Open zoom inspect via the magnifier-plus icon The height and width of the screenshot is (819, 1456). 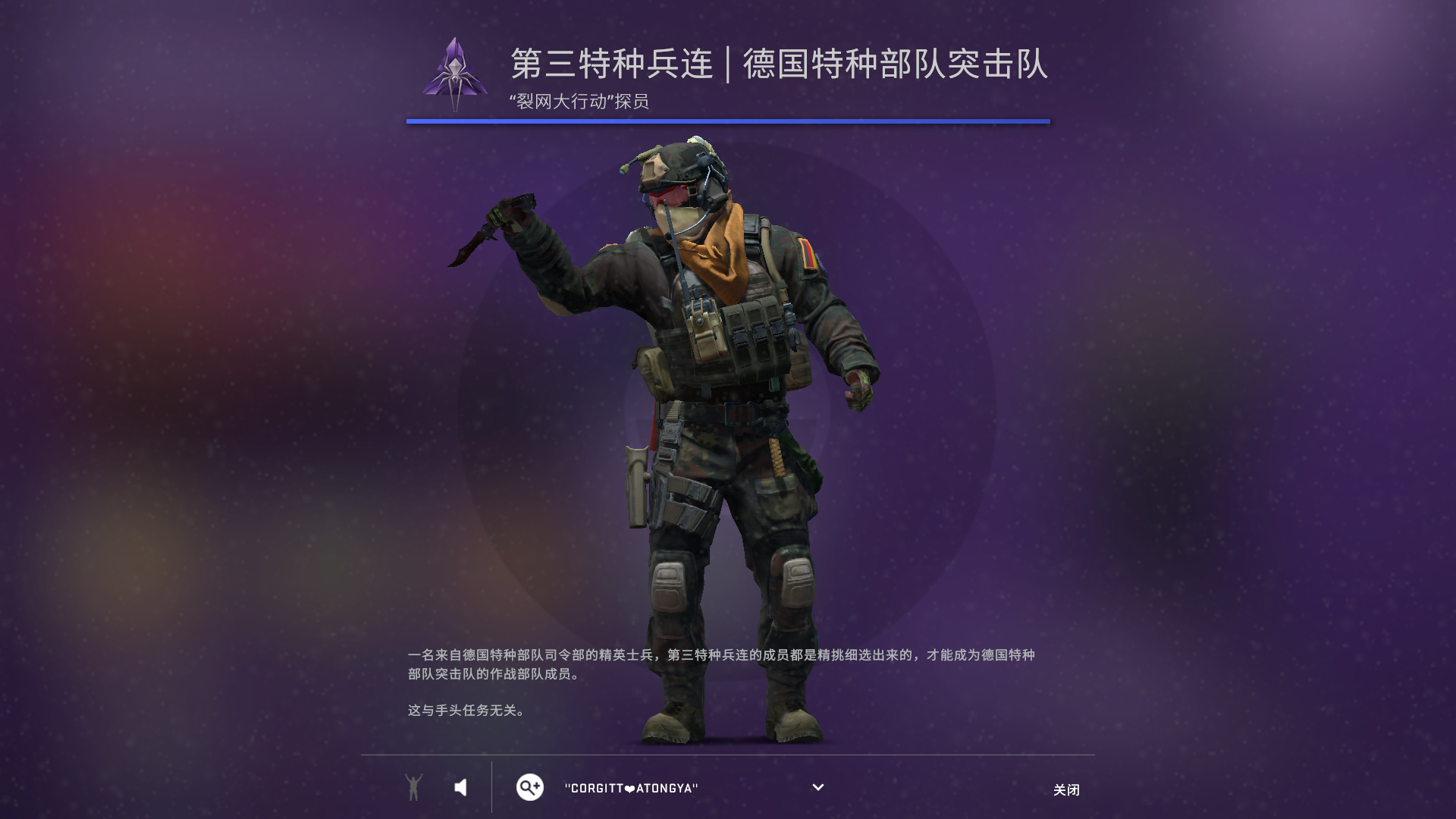(x=529, y=788)
